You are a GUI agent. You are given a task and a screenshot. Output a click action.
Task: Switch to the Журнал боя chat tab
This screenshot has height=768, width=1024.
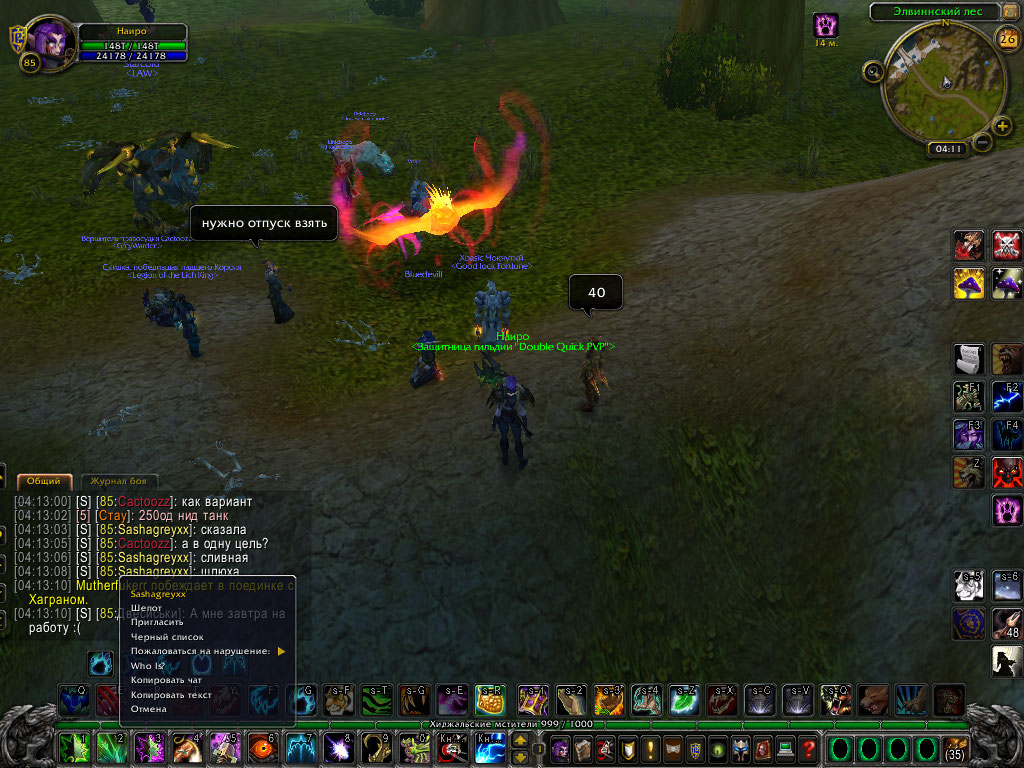(119, 481)
